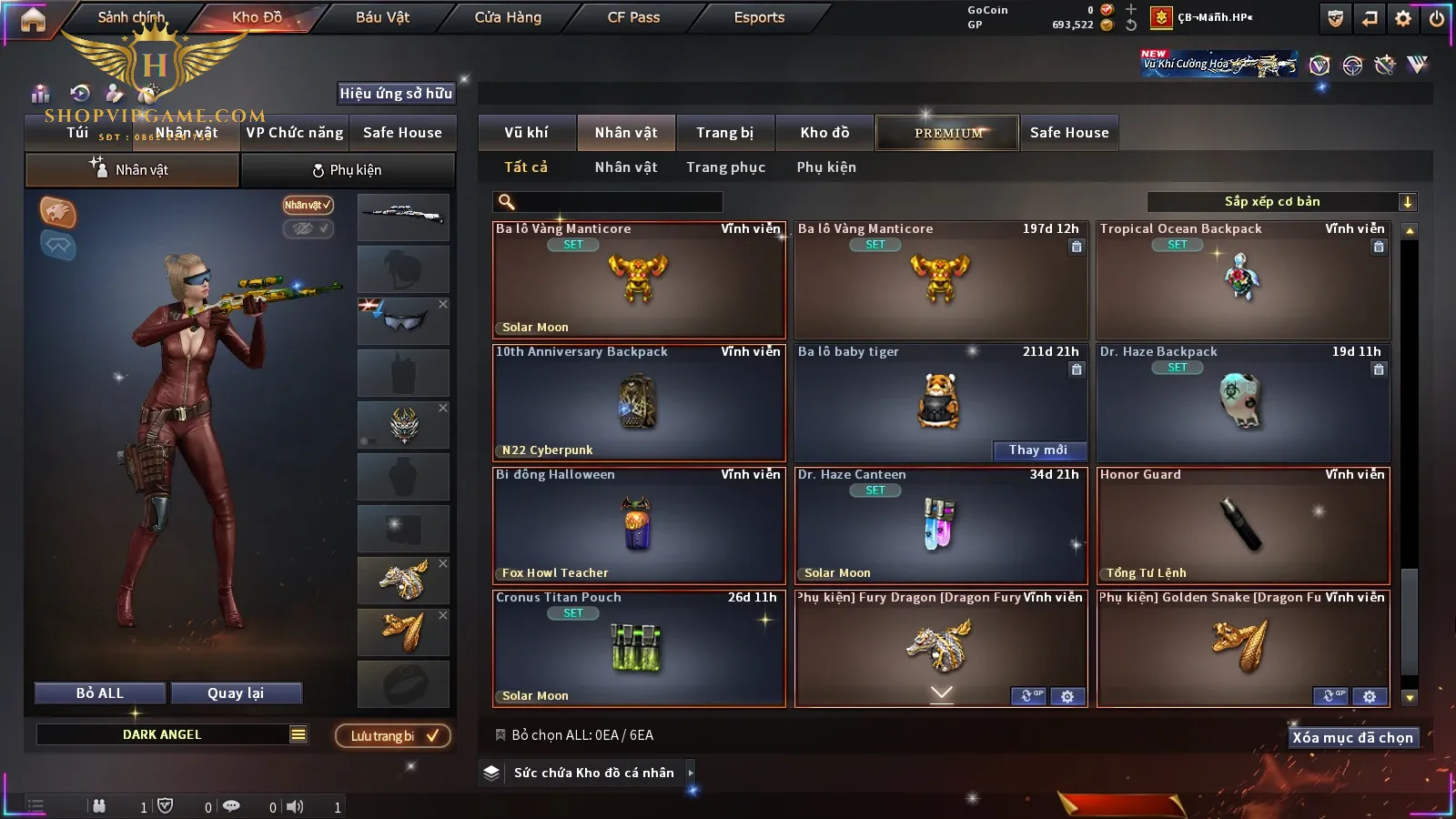Open the PREMIUM tab
This screenshot has height=819, width=1456.
[948, 133]
